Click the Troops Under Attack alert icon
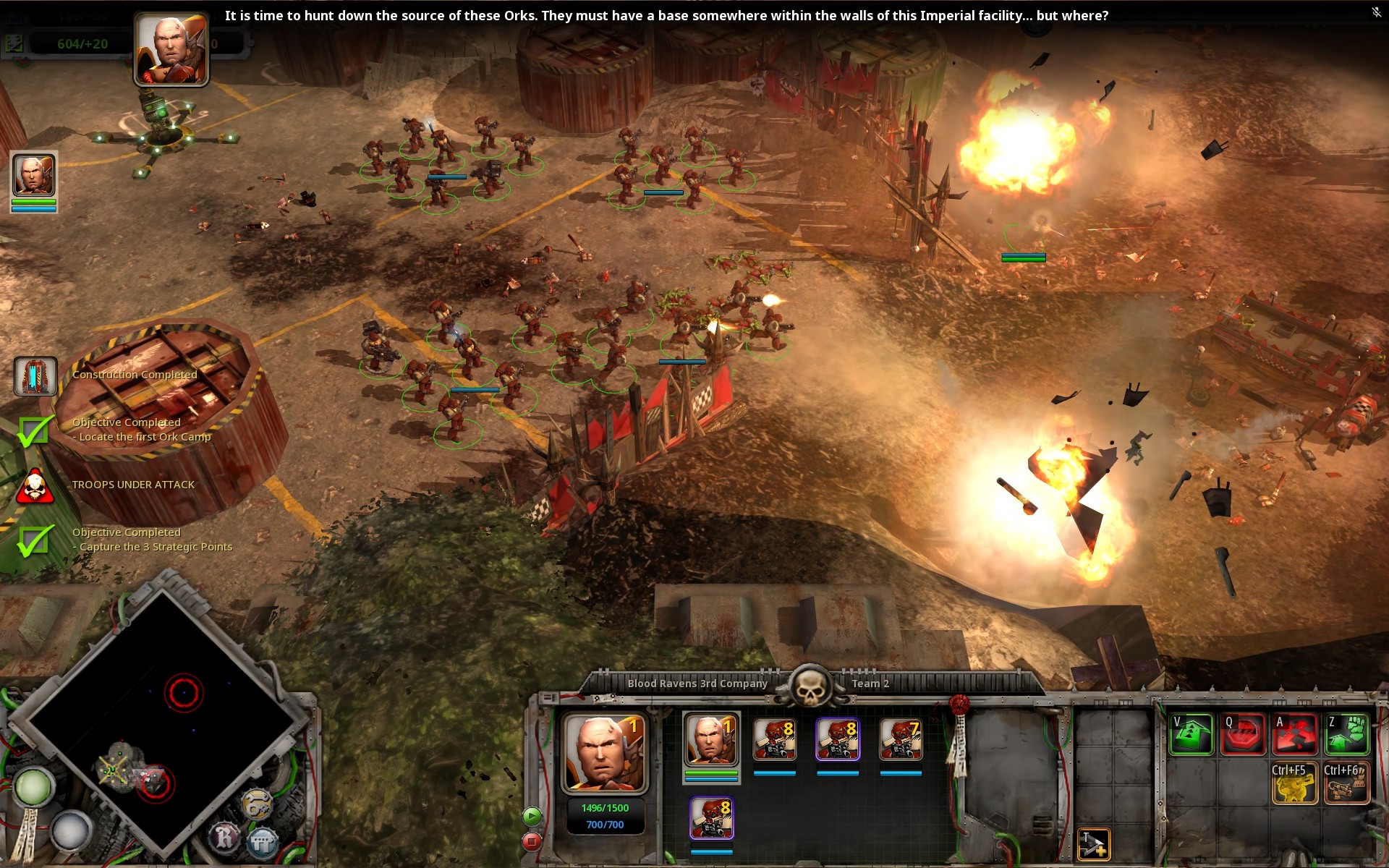The height and width of the screenshot is (868, 1389). [x=34, y=485]
